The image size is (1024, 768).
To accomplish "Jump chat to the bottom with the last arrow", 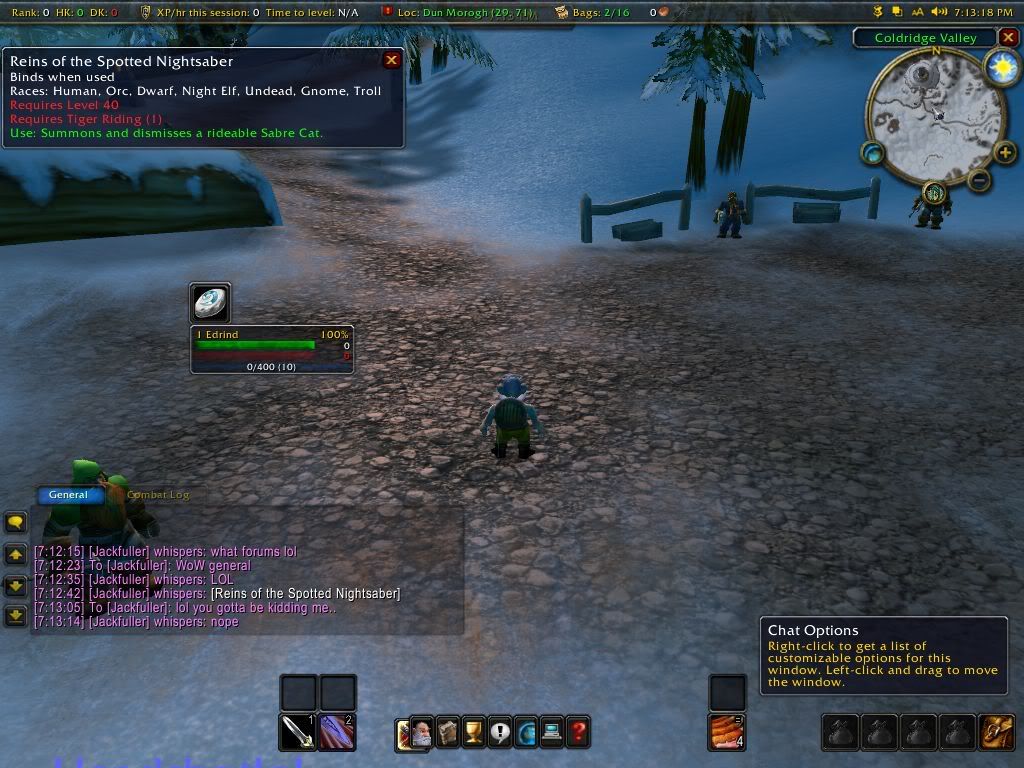I will 16,615.
